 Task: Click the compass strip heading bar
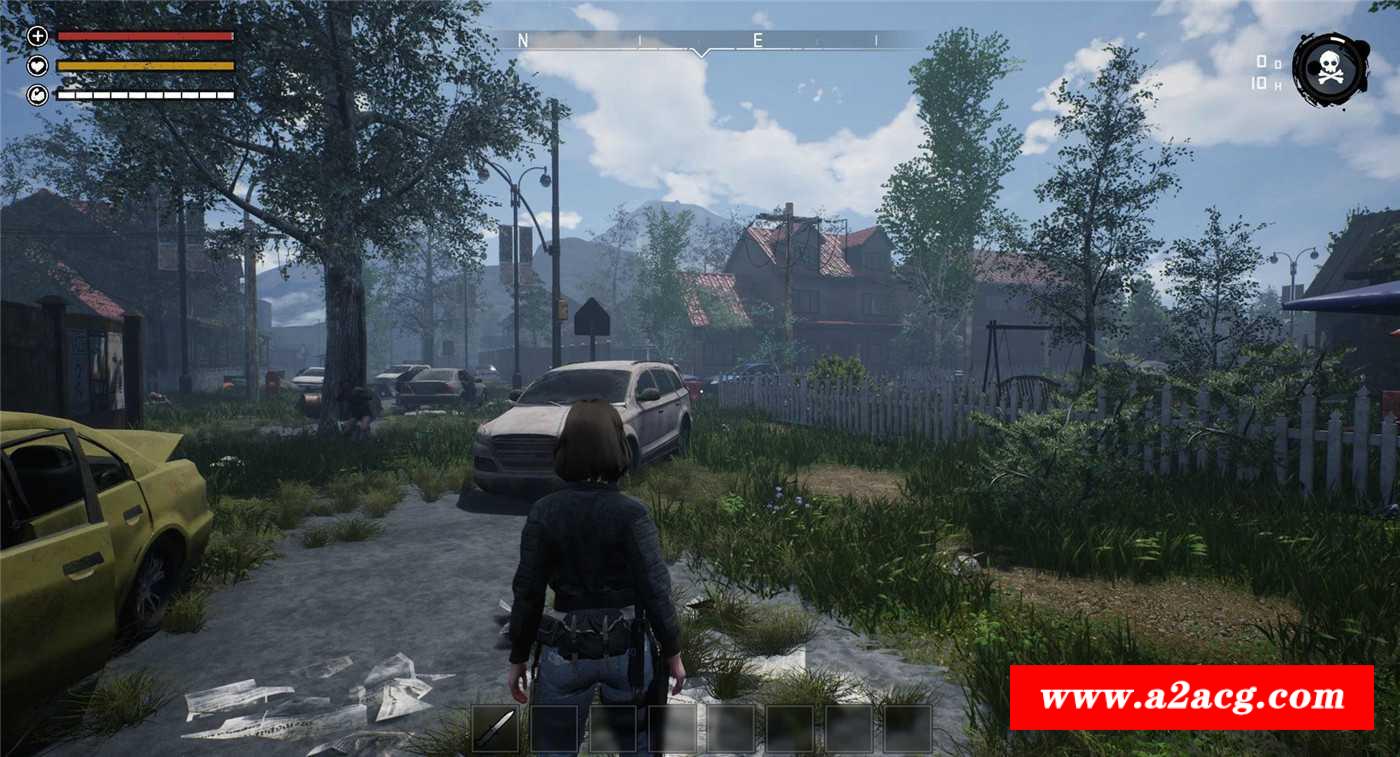point(700,41)
